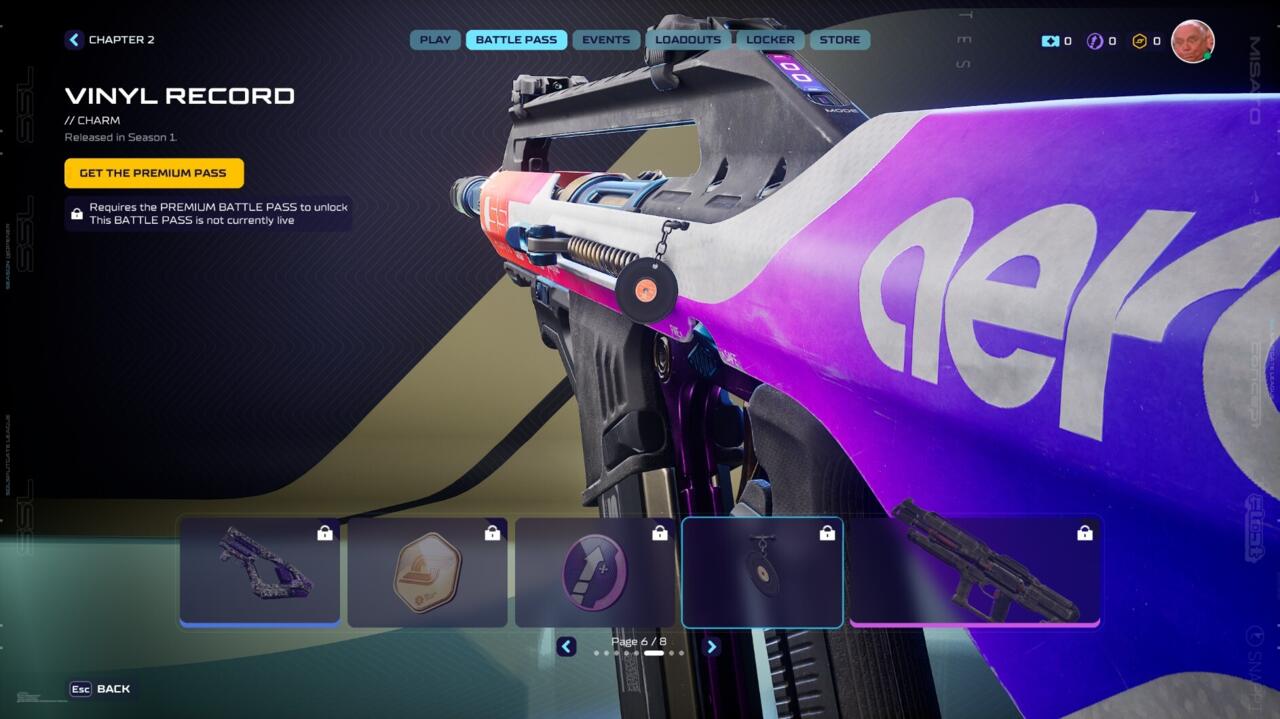
Task: Open the player profile avatar
Action: [1192, 41]
